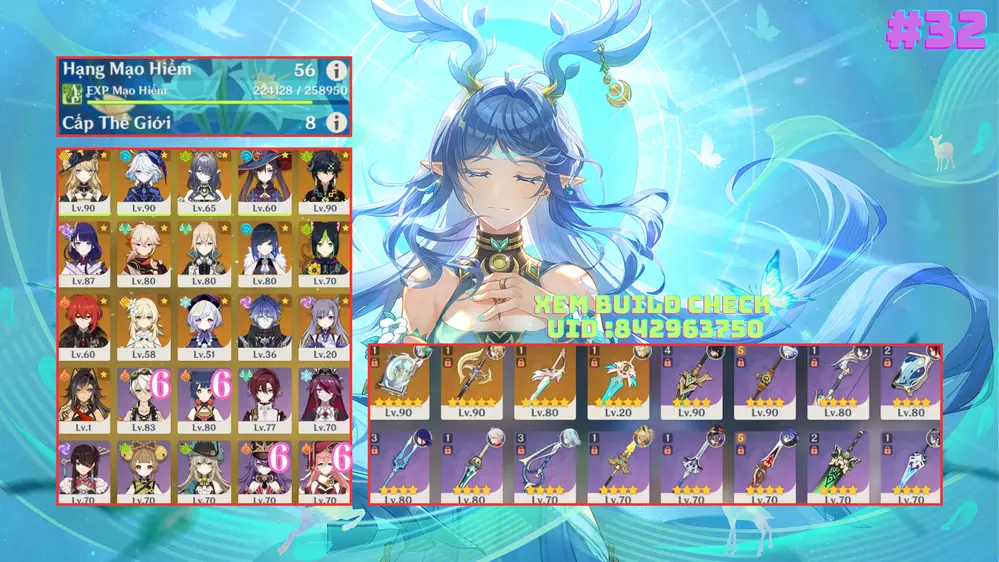This screenshot has width=999, height=562.
Task: Click the World Level info icon
Action: [x=336, y=122]
